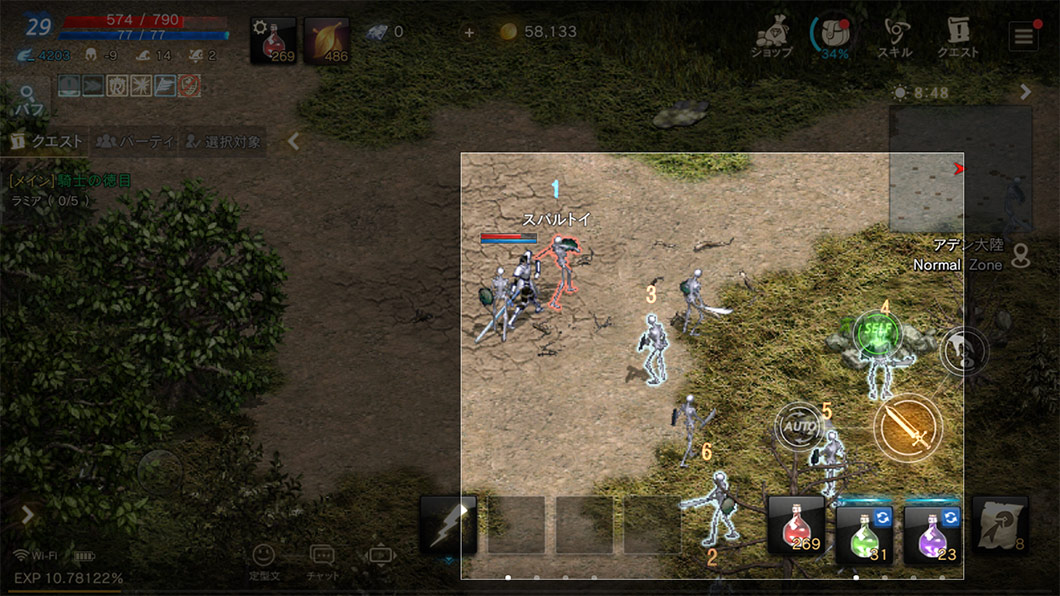Activate the lightning bolt skill slot
1060x596 pixels.
click(x=448, y=525)
